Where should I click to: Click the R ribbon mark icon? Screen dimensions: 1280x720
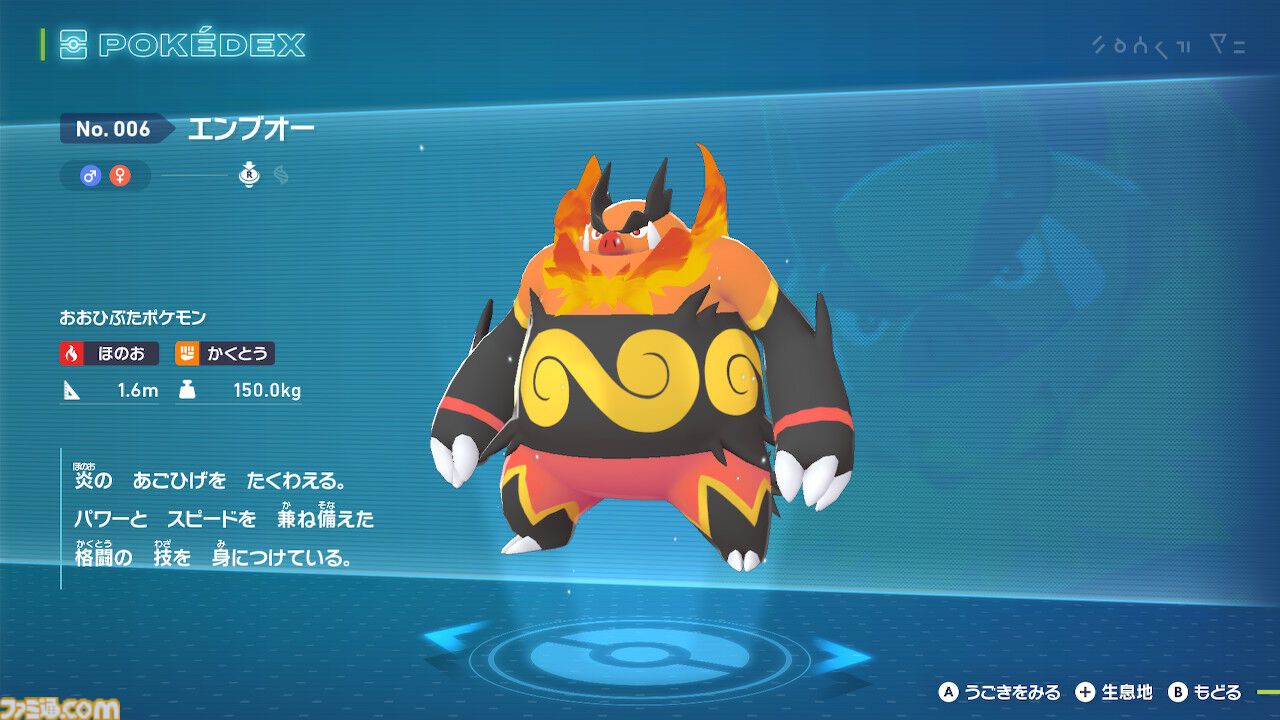[x=247, y=175]
